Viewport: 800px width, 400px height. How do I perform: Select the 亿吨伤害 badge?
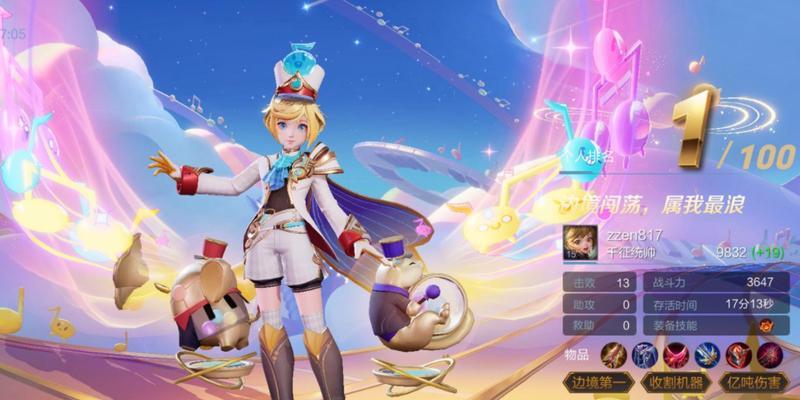click(751, 382)
